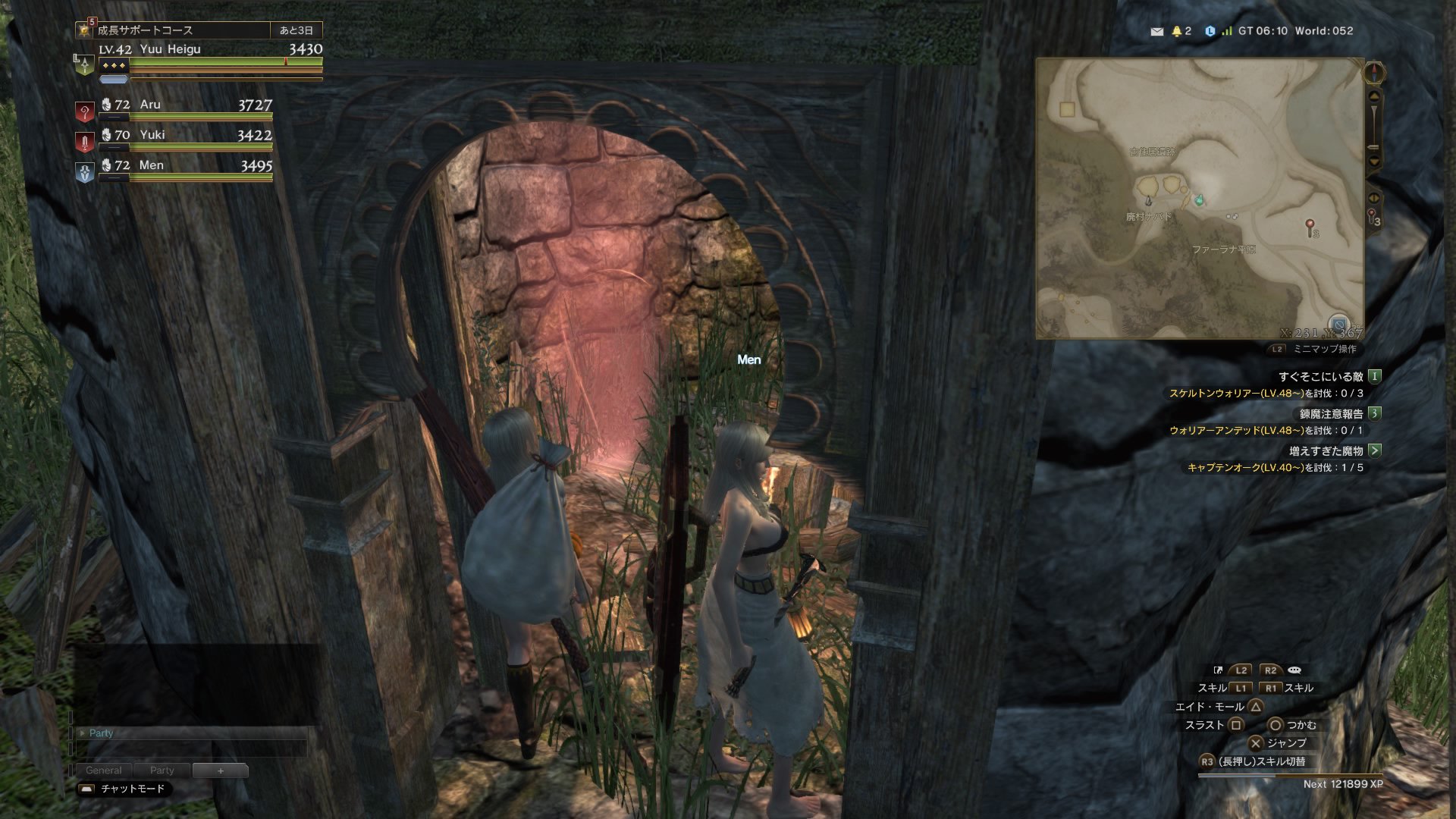1456x819 pixels.
Task: Open the 錬魔注意報告 quest entry
Action: 1331,414
